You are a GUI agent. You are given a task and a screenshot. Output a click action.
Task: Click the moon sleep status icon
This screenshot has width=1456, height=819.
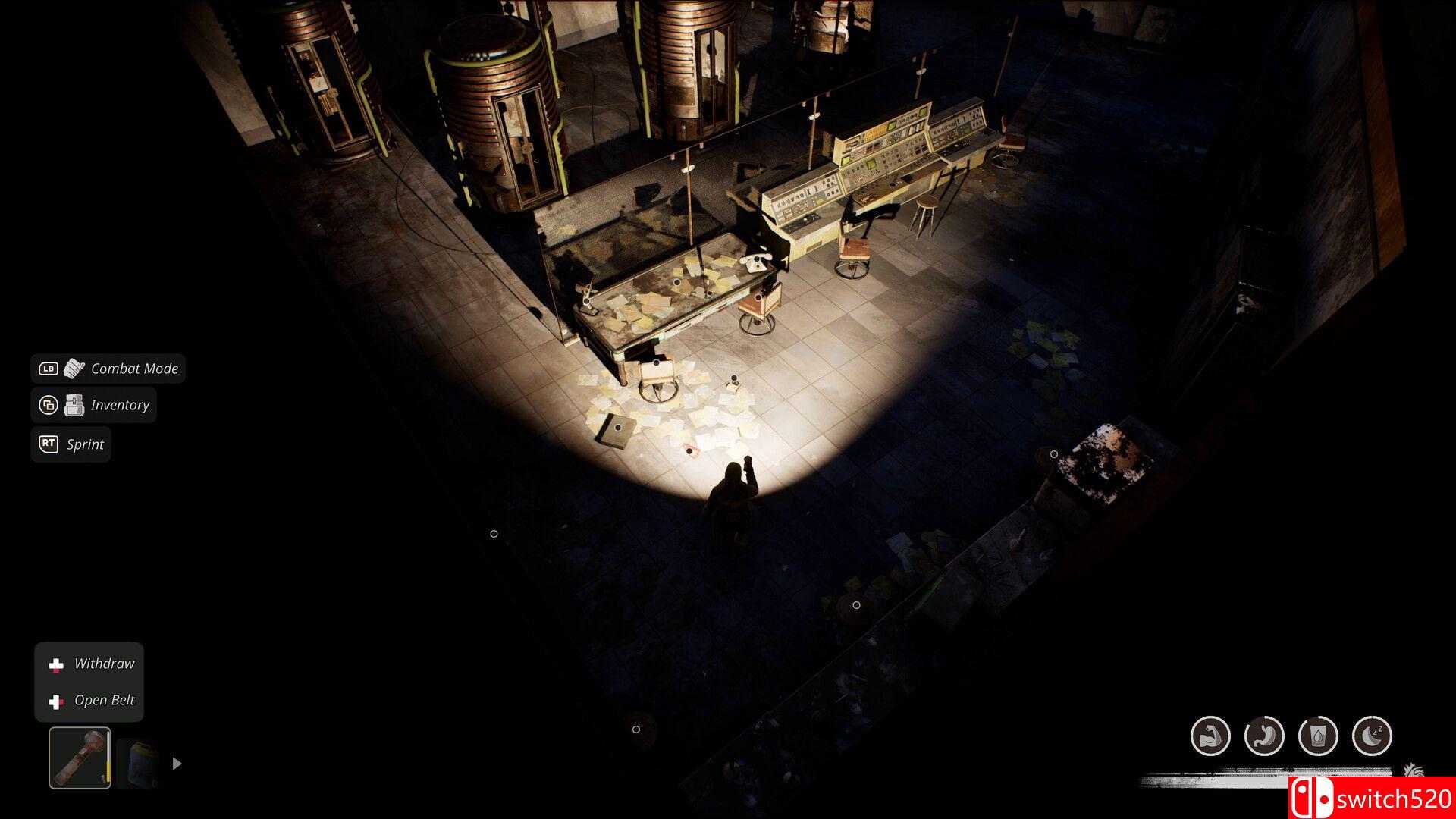point(1372,736)
